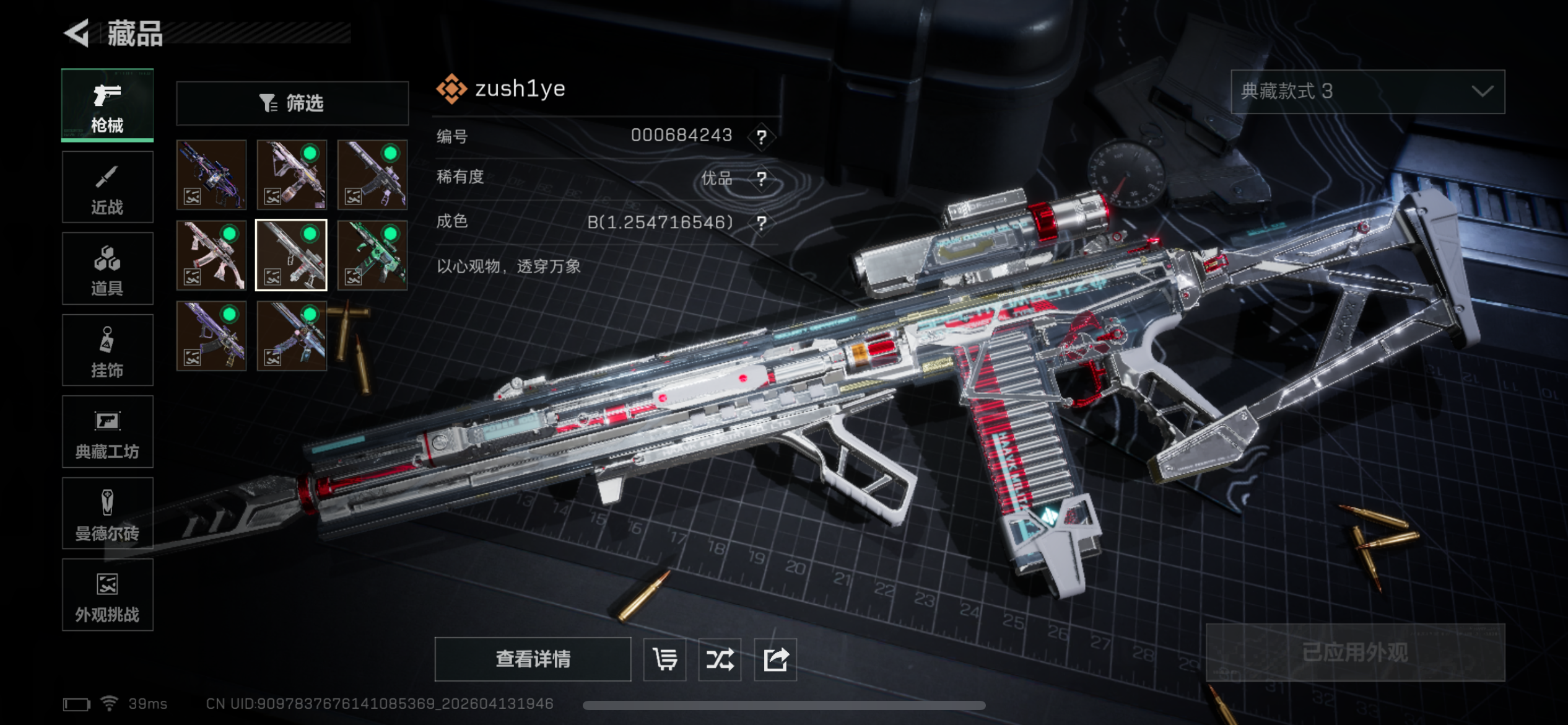This screenshot has height=725, width=1568.
Task: Choose the highlighted silver-red rifle skin thumbnail
Action: coord(292,255)
